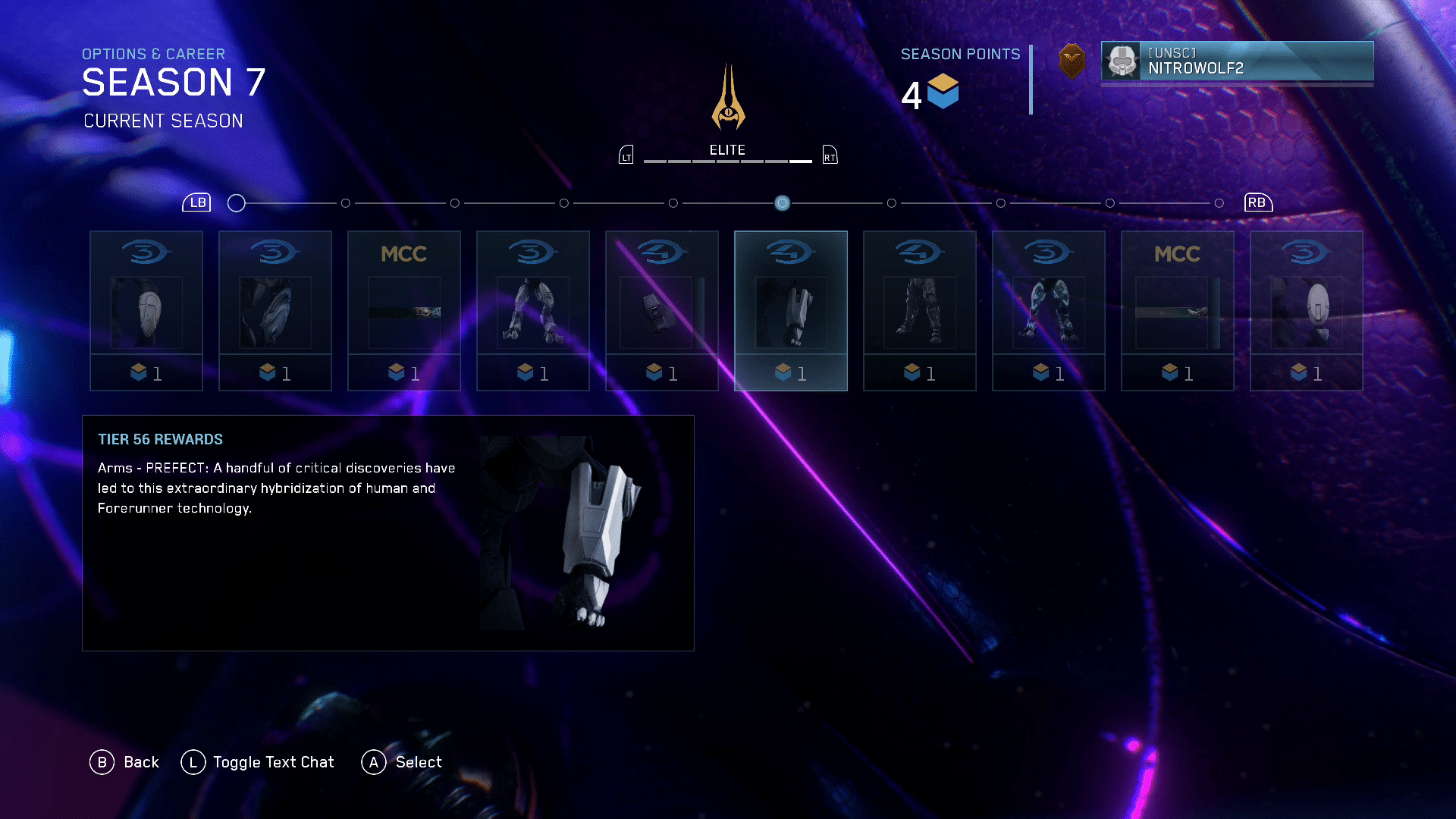Image resolution: width=1456 pixels, height=819 pixels.
Task: Open the MCC nameplate tile with colorful art
Action: [403, 310]
